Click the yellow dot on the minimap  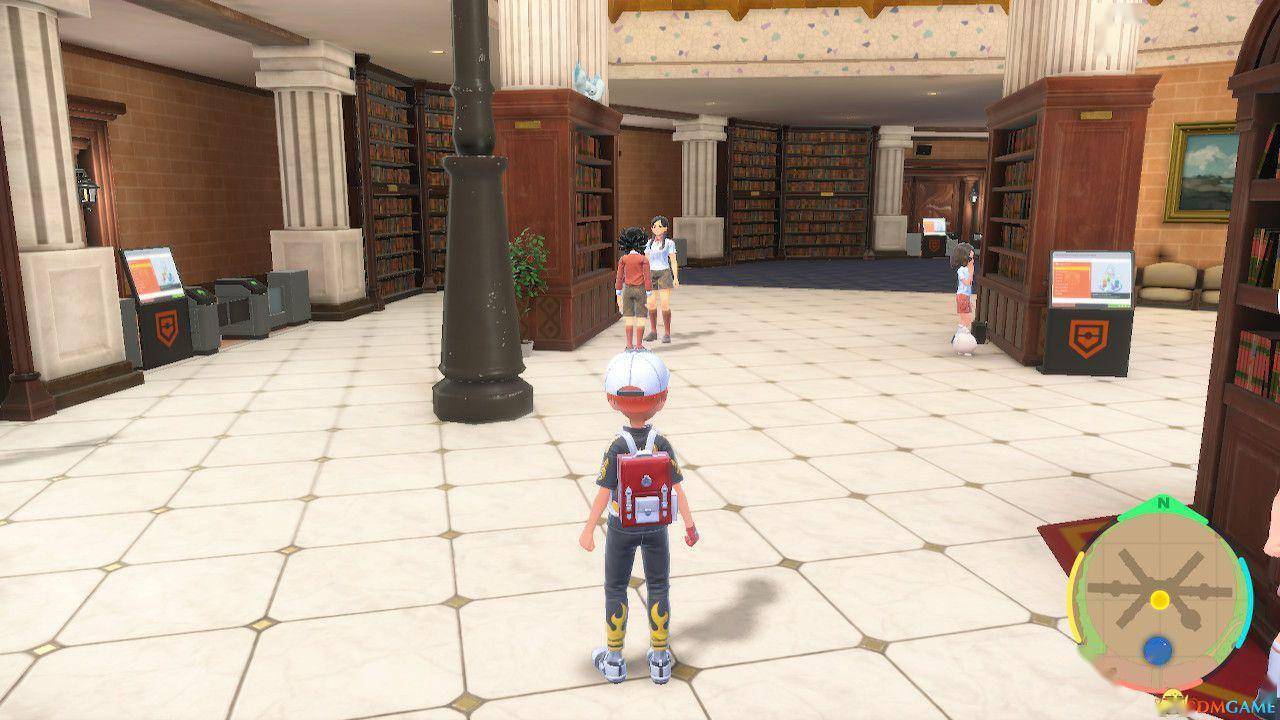click(x=1159, y=599)
